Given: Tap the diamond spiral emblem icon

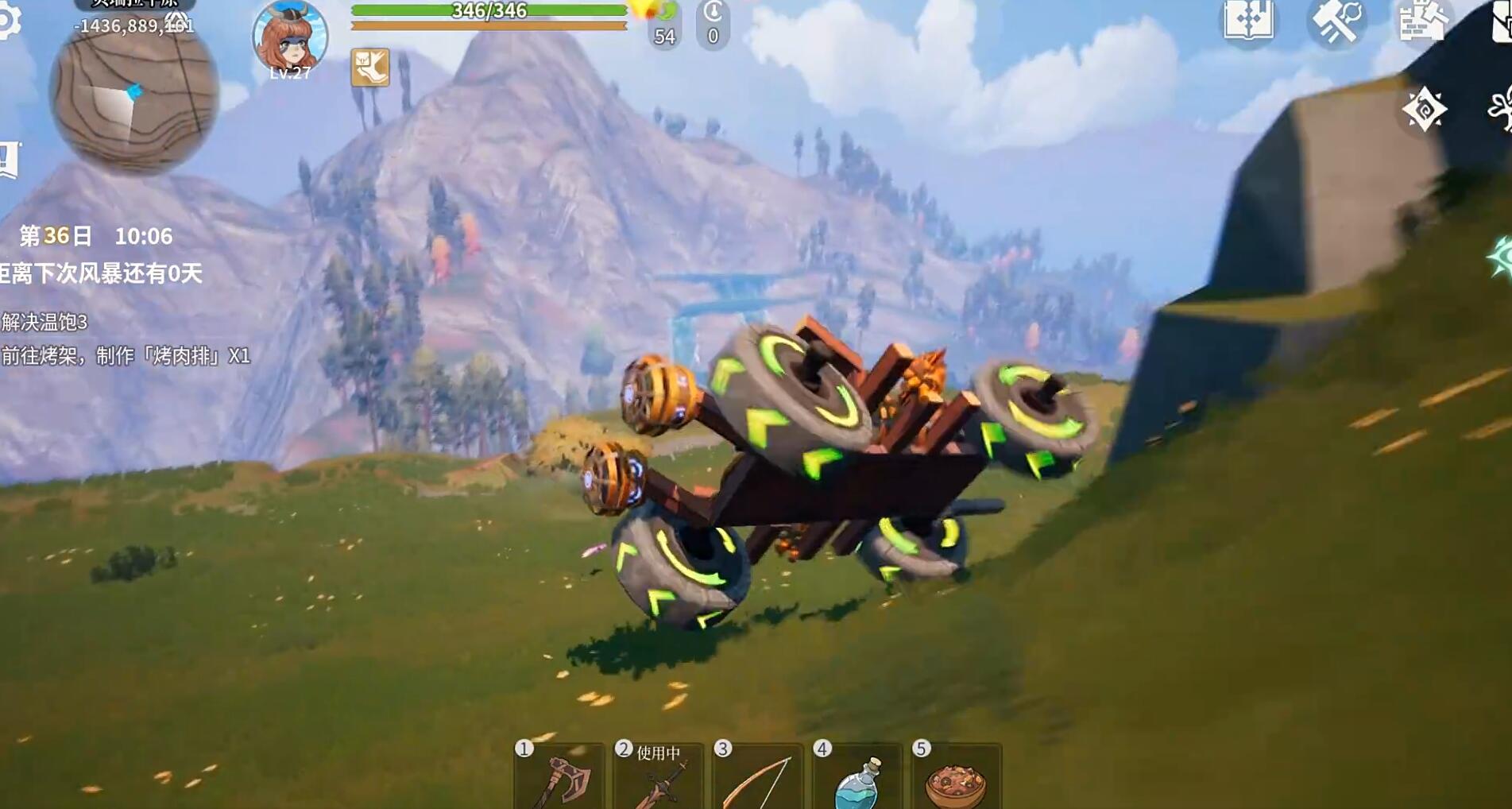Looking at the screenshot, I should [x=1424, y=109].
